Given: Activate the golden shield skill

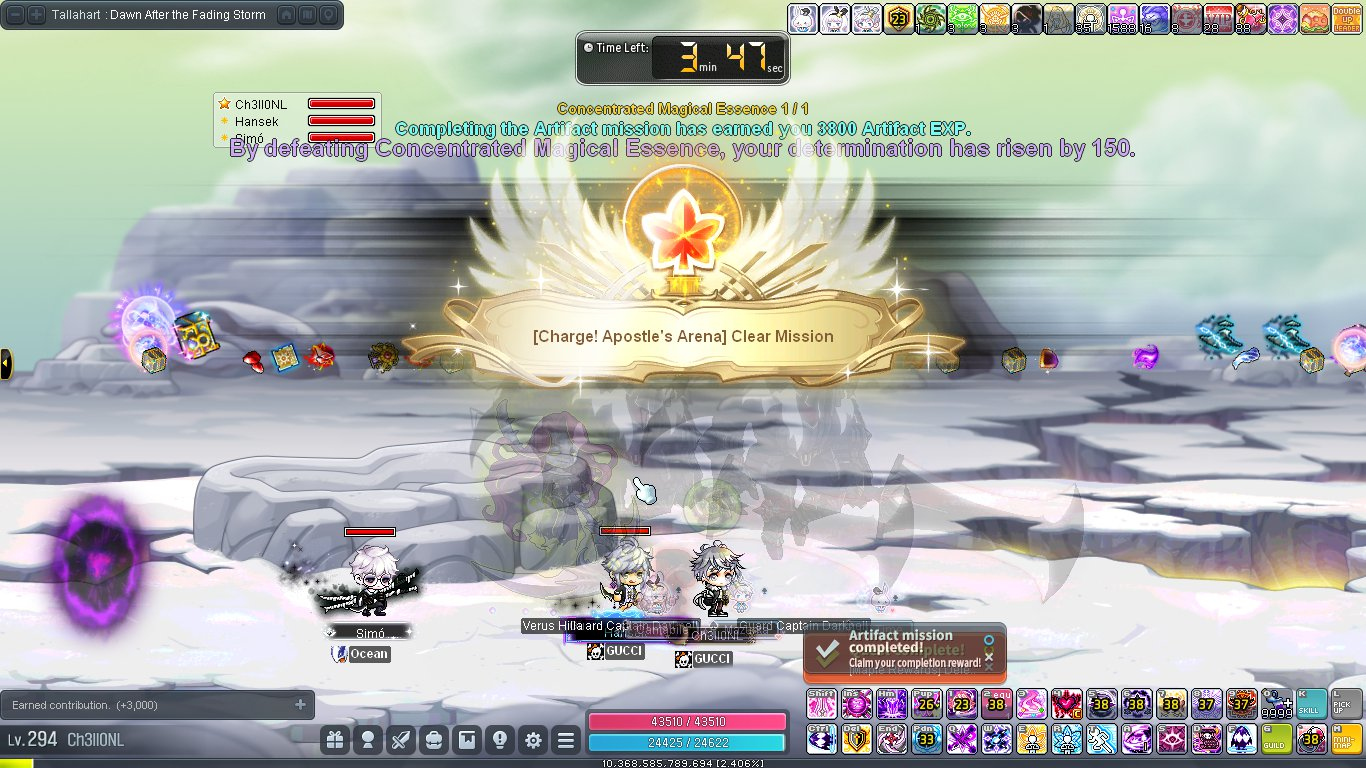Looking at the screenshot, I should click(857, 739).
